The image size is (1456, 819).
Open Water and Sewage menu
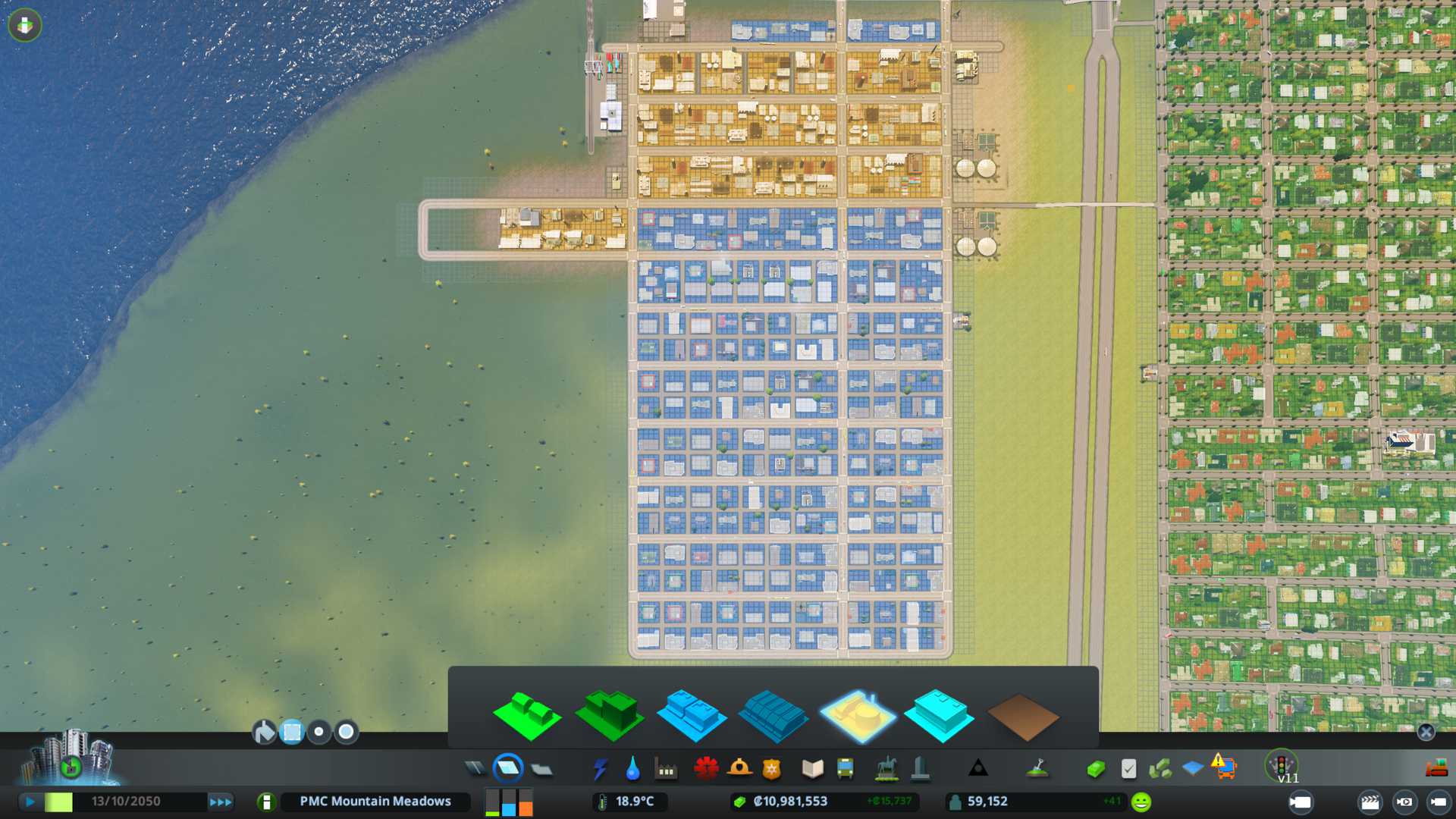click(632, 769)
